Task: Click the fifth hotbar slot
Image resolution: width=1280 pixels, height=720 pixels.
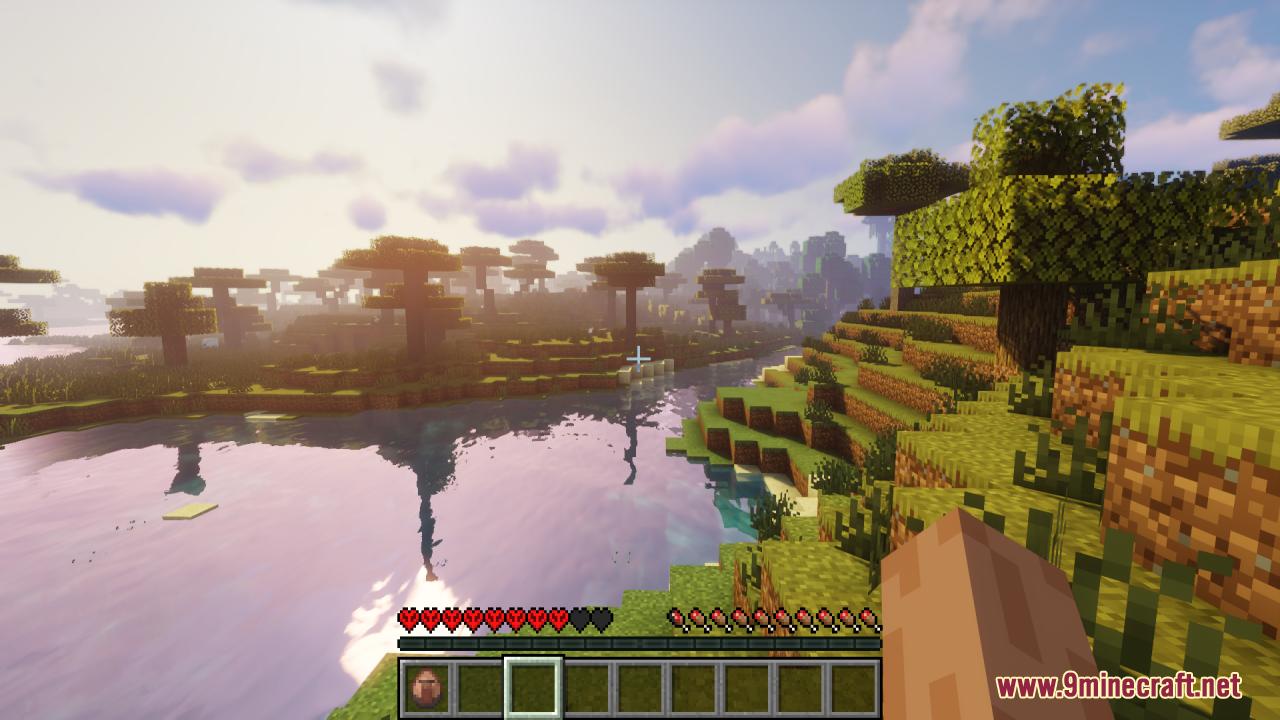Action: 640,685
